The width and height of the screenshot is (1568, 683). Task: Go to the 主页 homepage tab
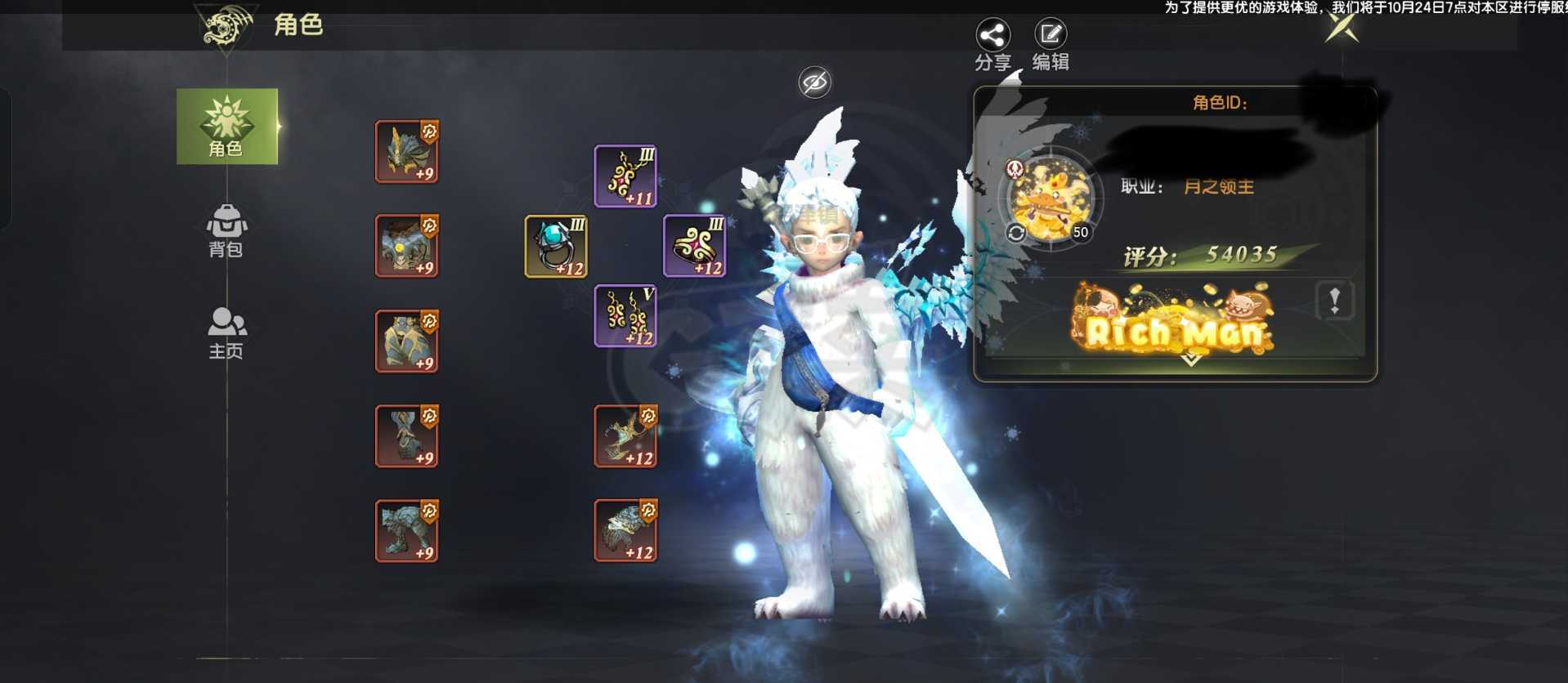tap(226, 333)
